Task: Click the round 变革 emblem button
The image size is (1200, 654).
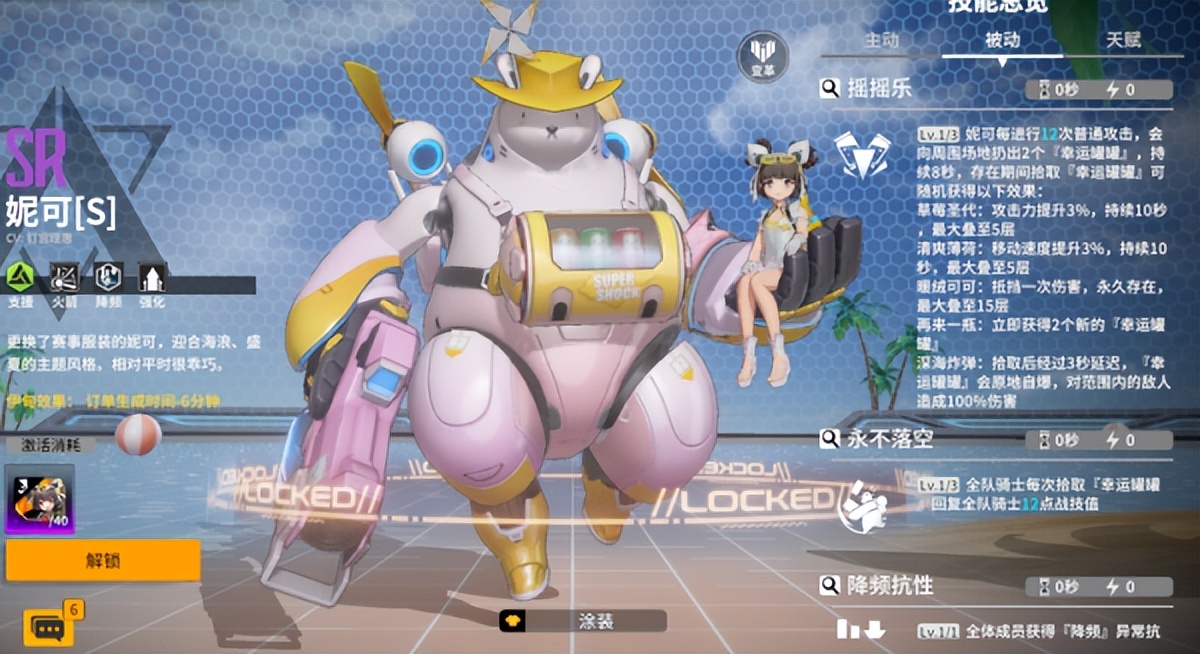Action: 762,56
